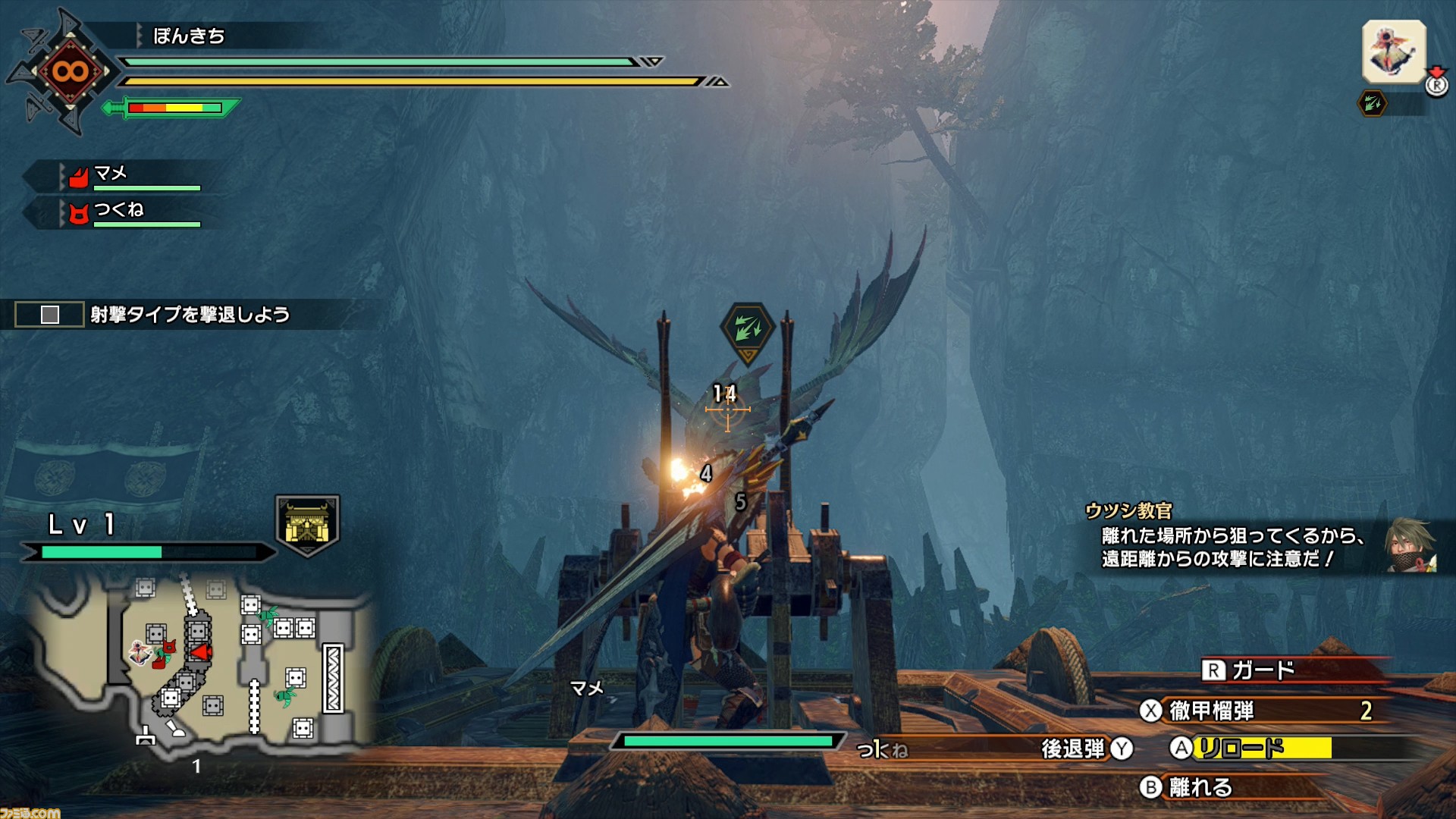Choose the 離れる leave option
Screen dimensions: 1456x819
(1199, 787)
